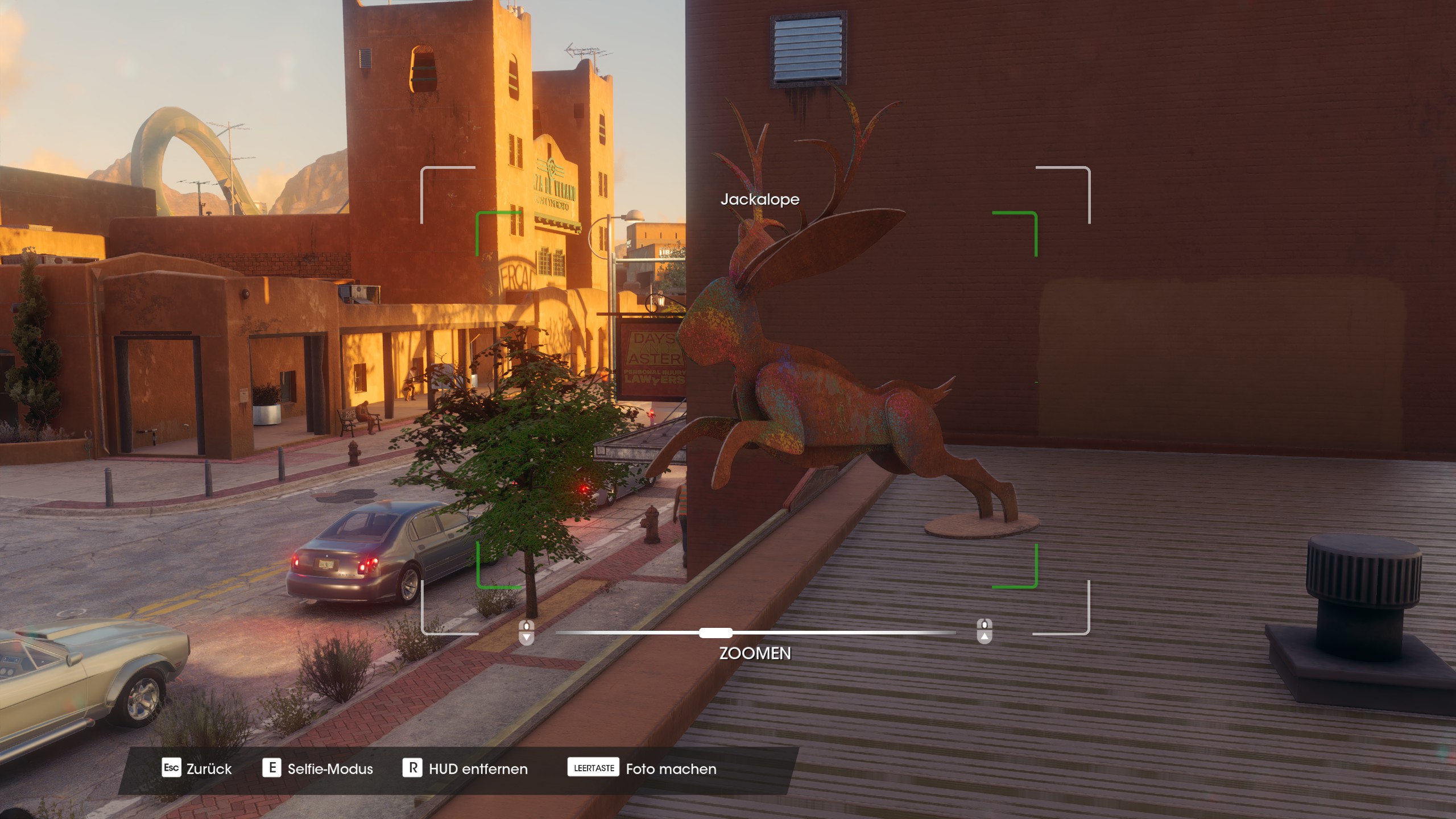Image resolution: width=1456 pixels, height=819 pixels.
Task: Choose HUD entfernen to hide the HUD
Action: (x=465, y=768)
